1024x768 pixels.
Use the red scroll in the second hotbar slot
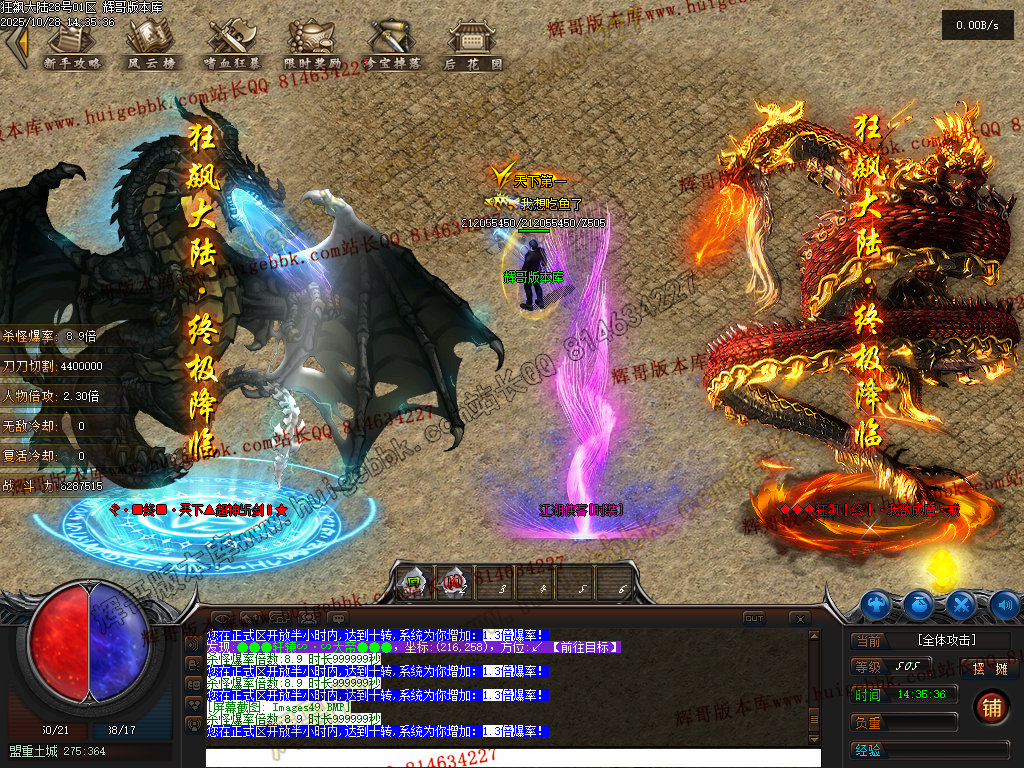point(454,582)
